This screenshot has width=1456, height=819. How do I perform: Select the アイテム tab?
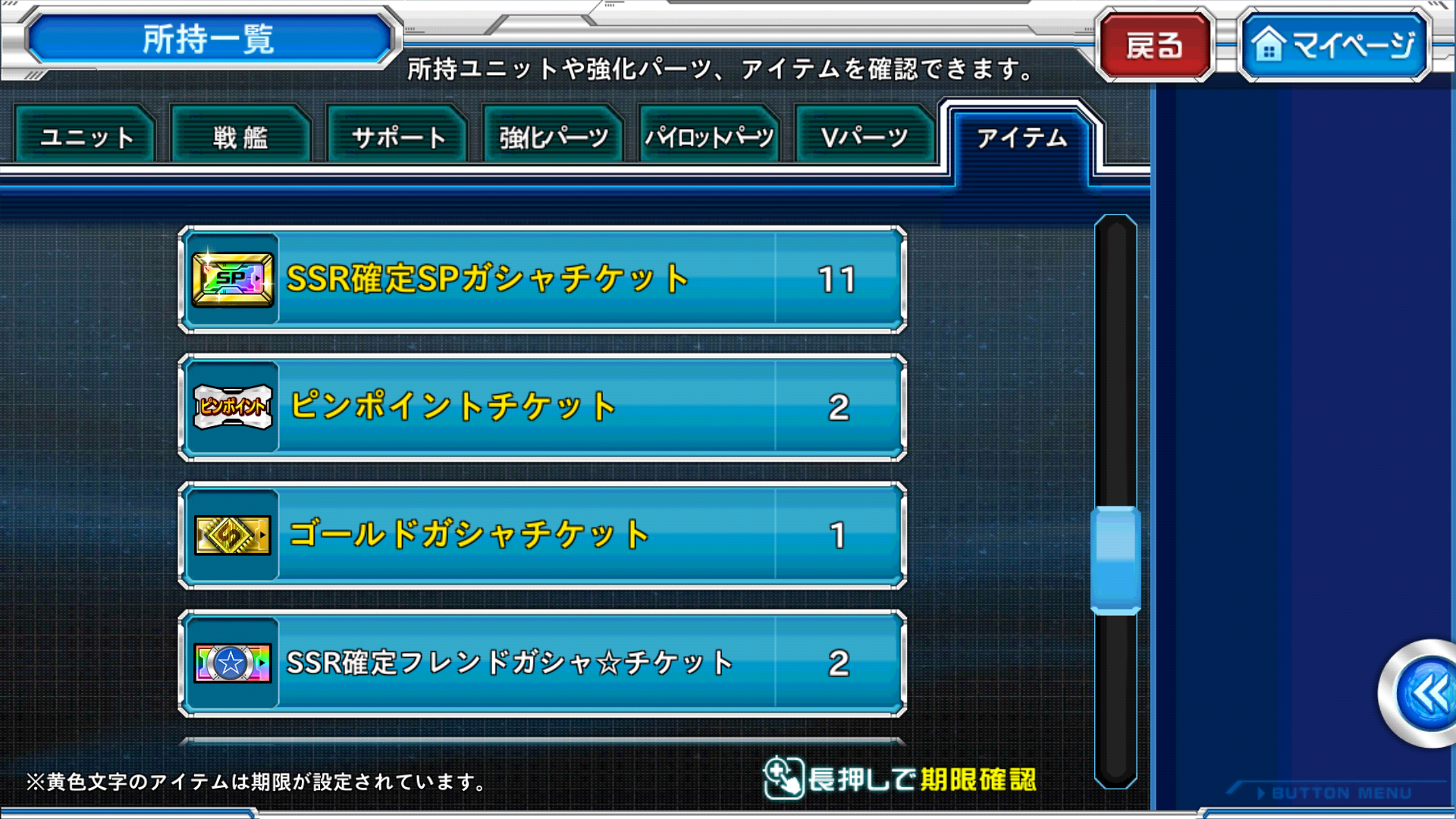[1021, 138]
